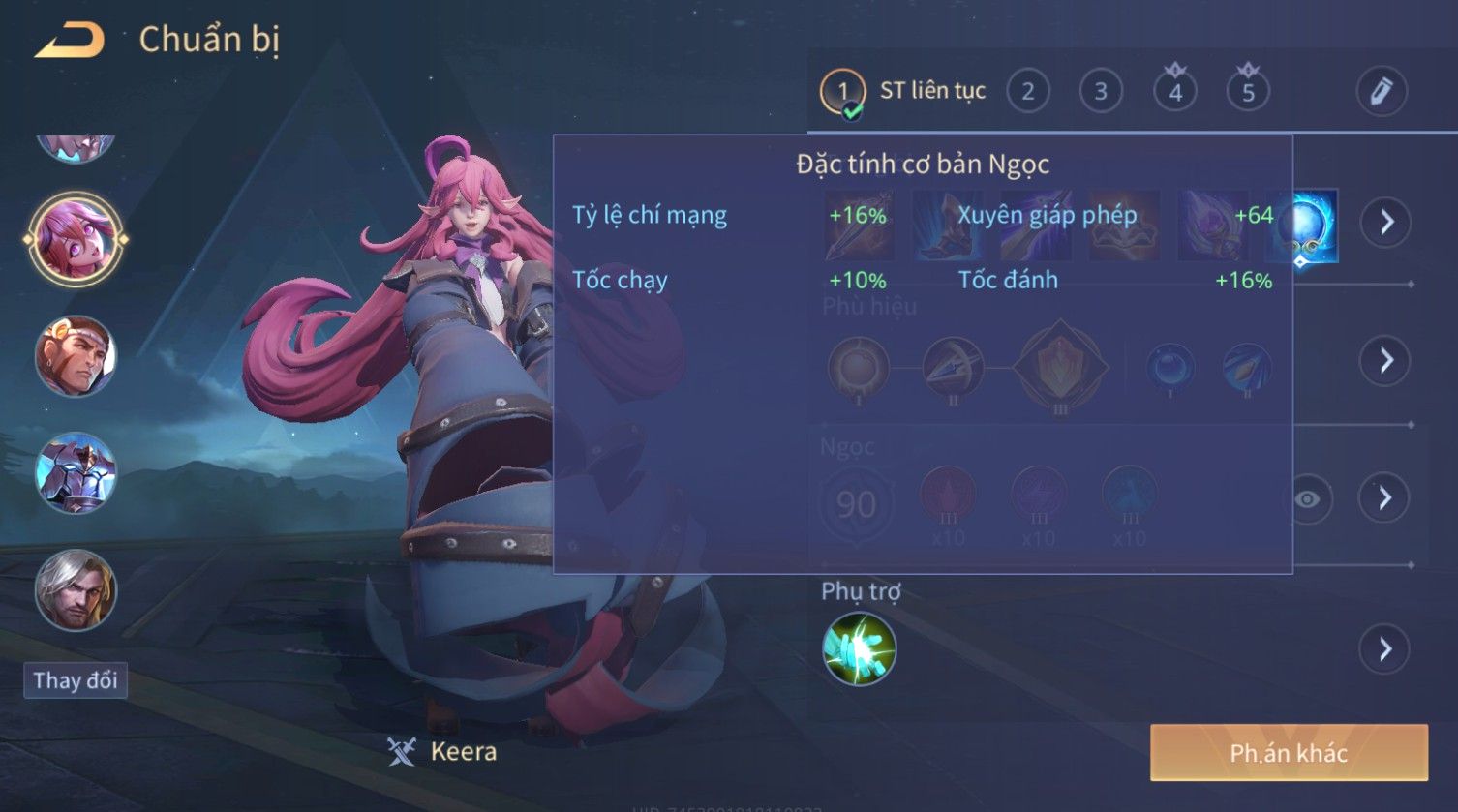The image size is (1458, 812).
Task: Switch to preset number 5
Action: [1248, 92]
